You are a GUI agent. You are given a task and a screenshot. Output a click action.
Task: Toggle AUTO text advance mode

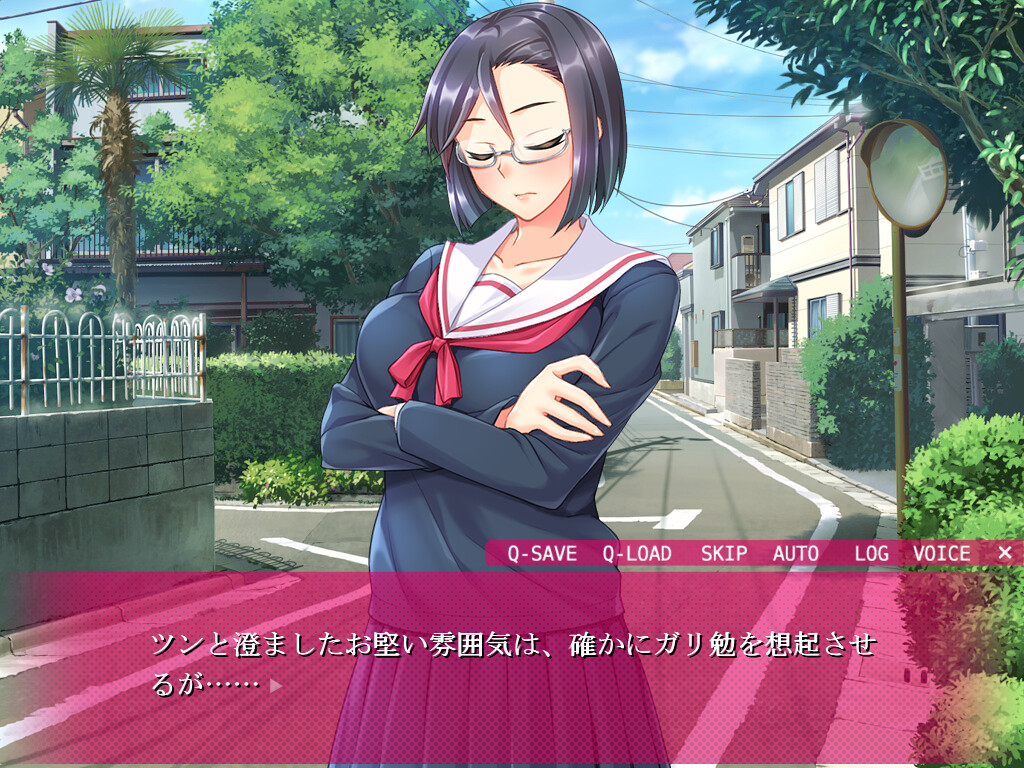coord(795,553)
